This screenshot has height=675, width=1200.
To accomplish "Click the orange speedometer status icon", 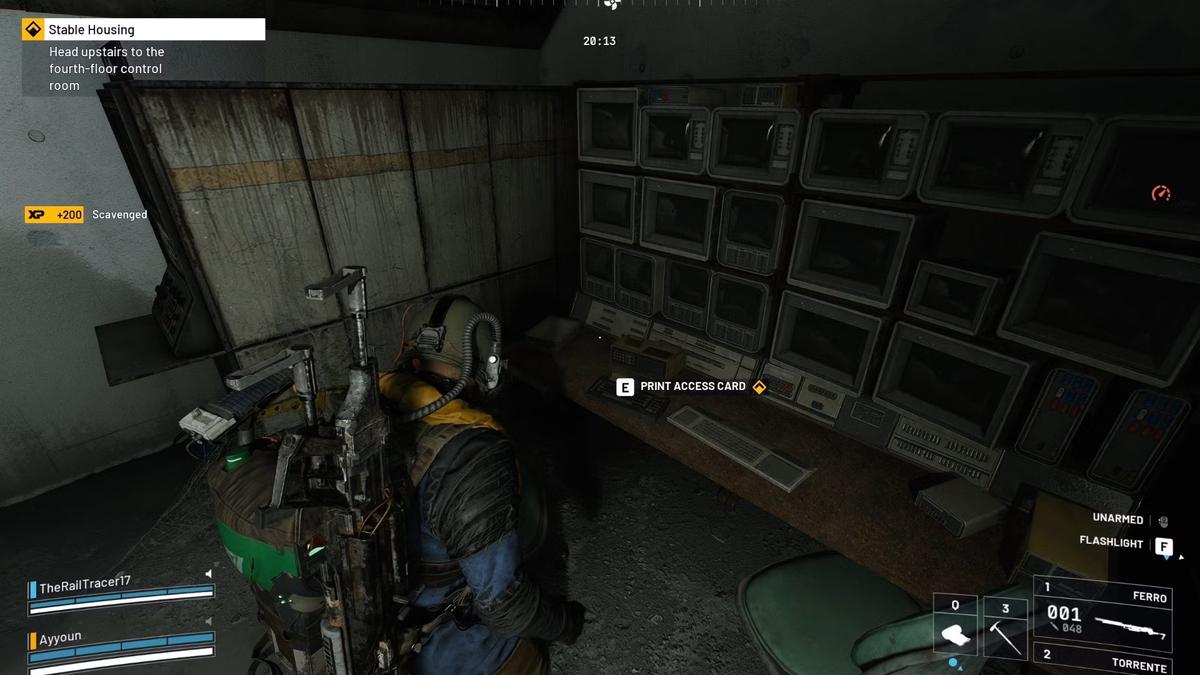I will [1160, 193].
